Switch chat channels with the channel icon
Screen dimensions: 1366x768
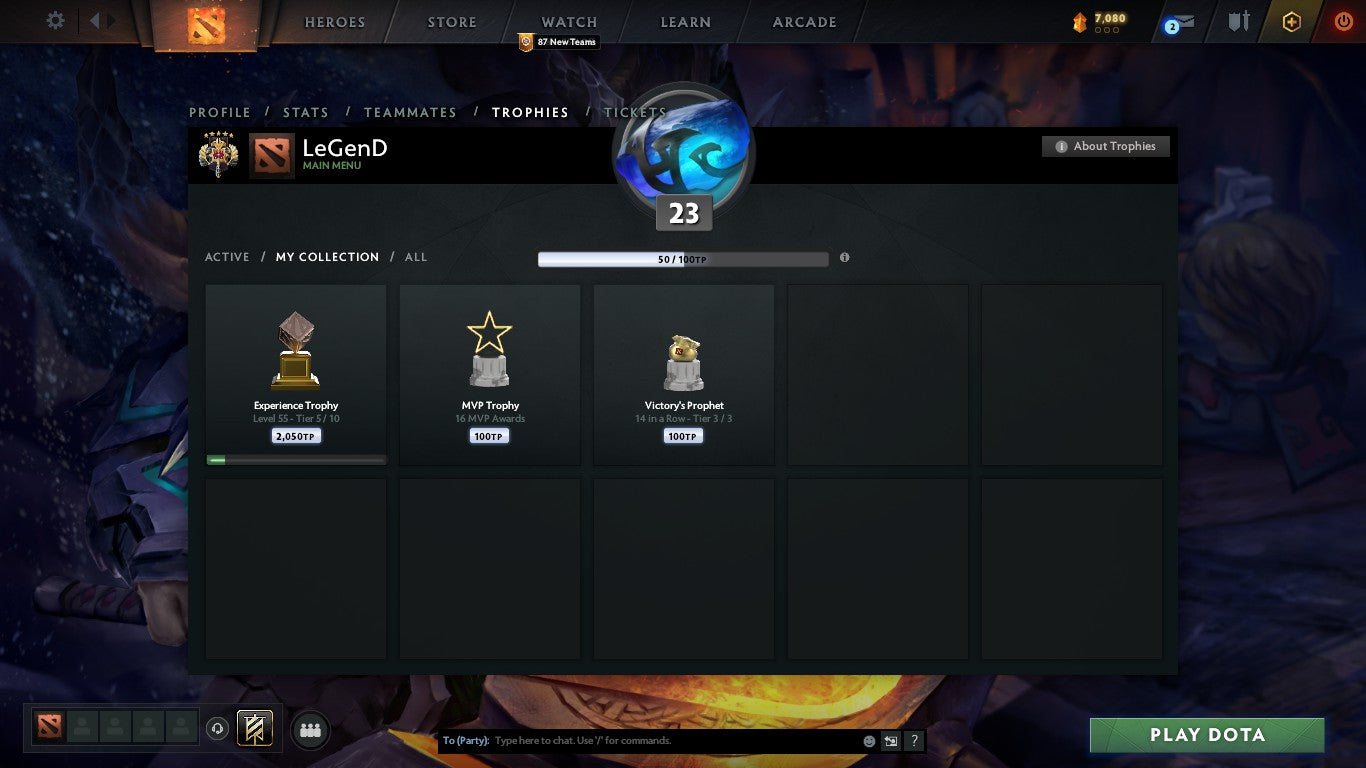pos(889,741)
